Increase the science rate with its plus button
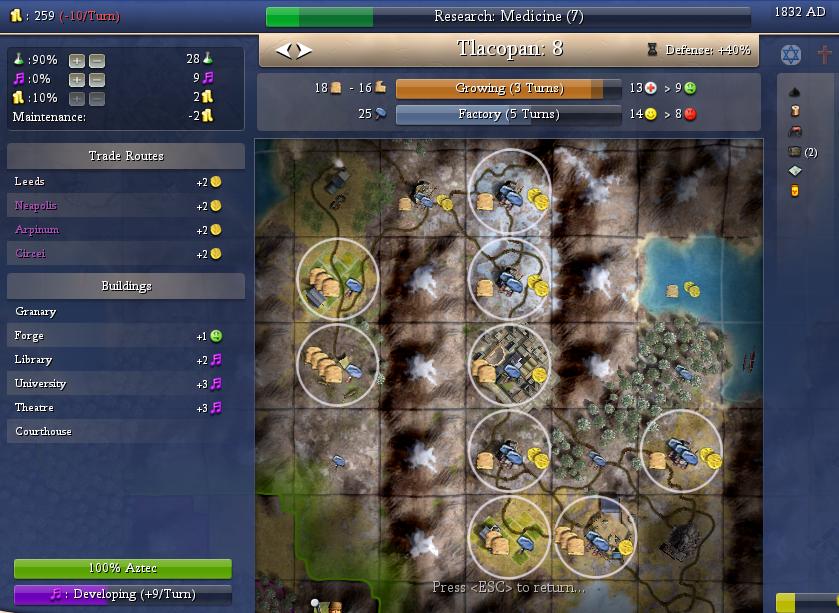The image size is (839, 613). (76, 60)
